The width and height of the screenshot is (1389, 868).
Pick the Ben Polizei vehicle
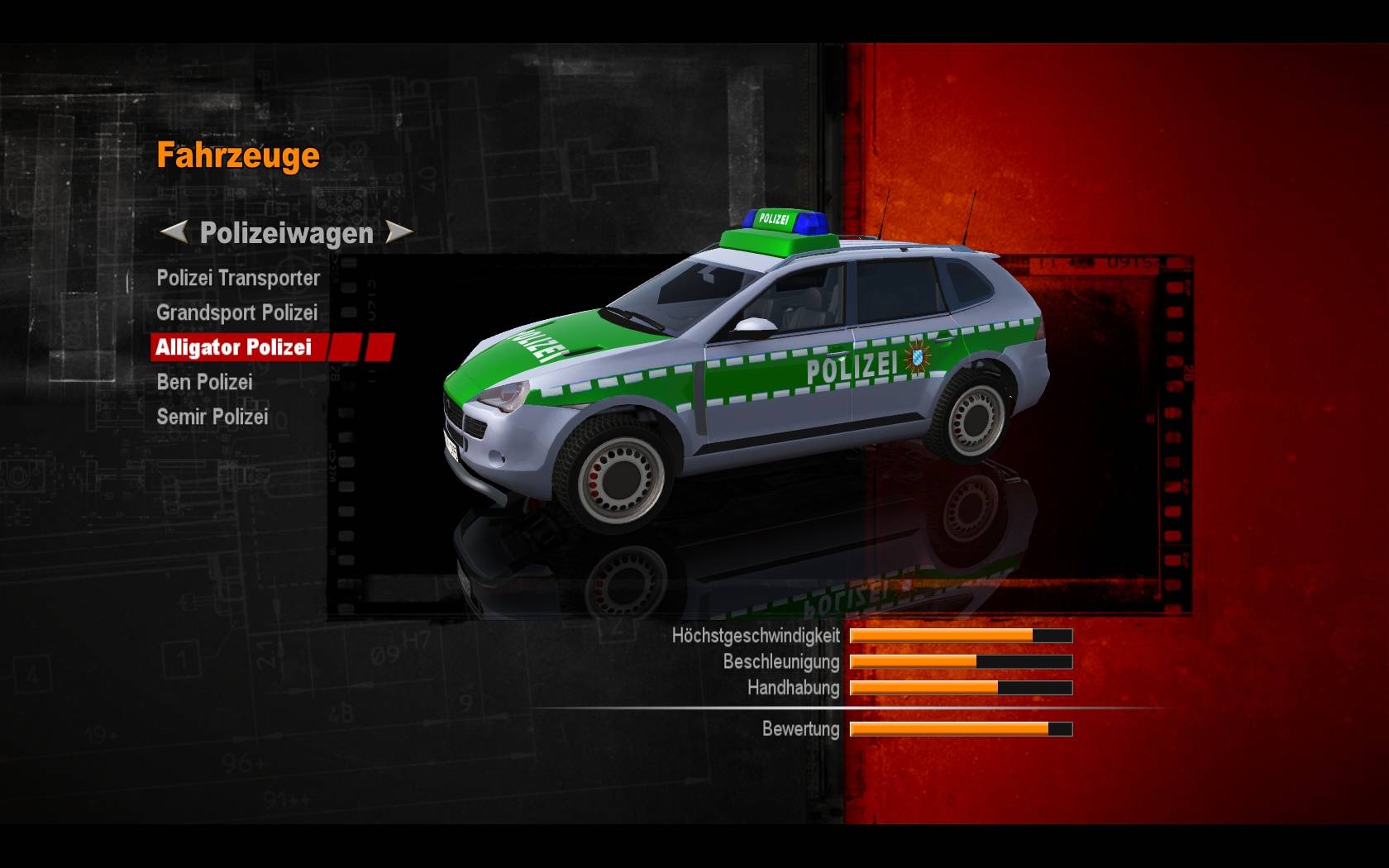pos(204,383)
